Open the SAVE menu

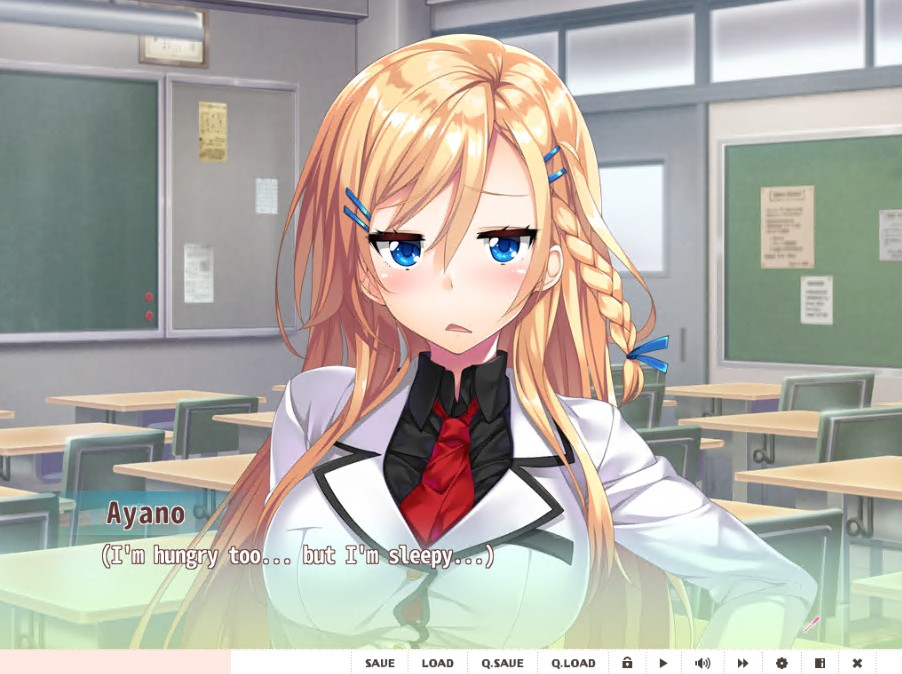379,663
